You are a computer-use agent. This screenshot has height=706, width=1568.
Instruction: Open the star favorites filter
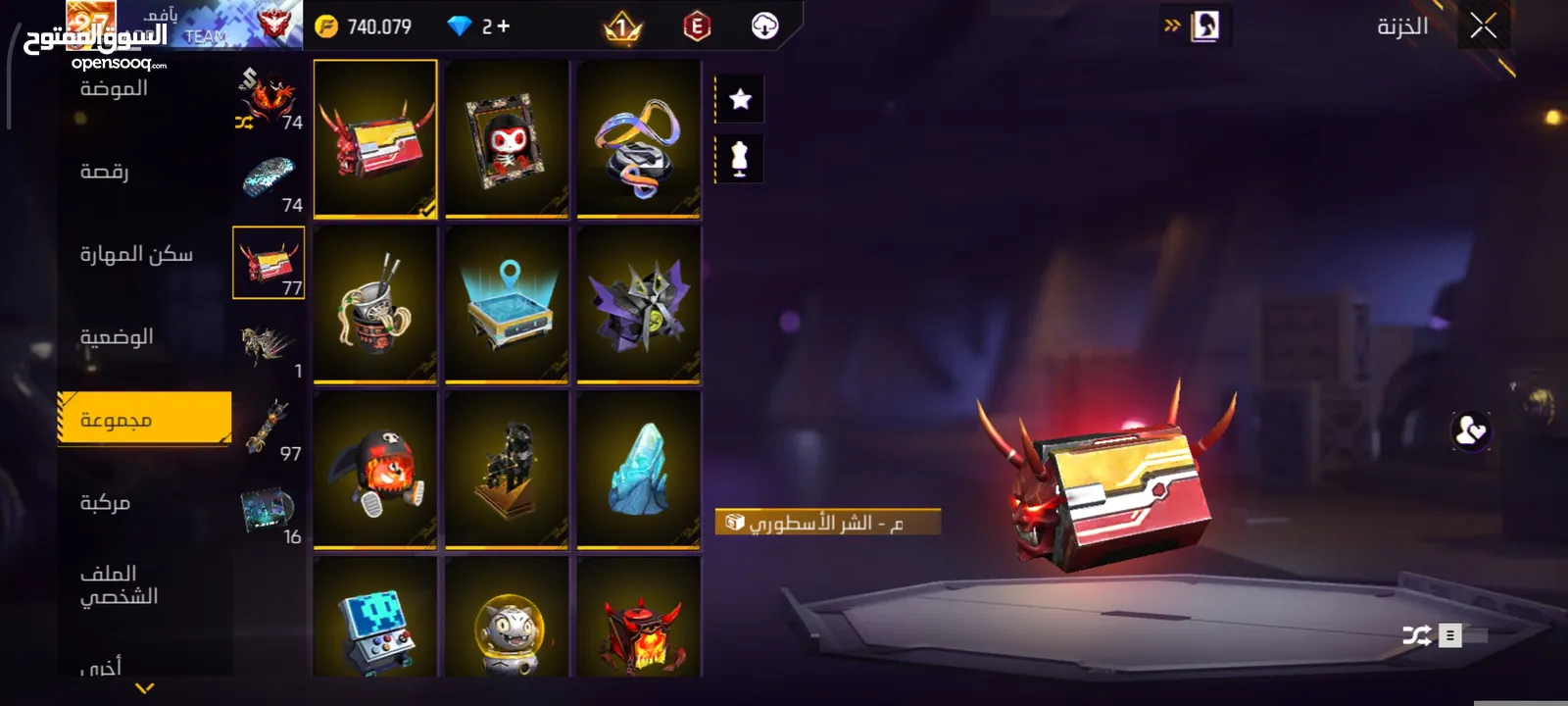[x=740, y=99]
